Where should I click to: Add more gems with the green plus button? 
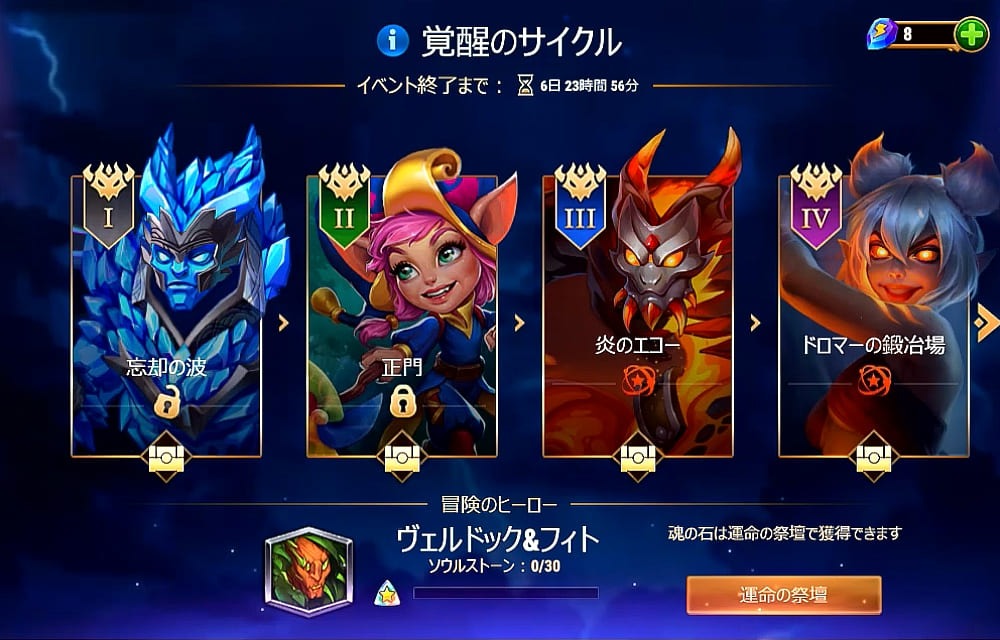(x=971, y=34)
